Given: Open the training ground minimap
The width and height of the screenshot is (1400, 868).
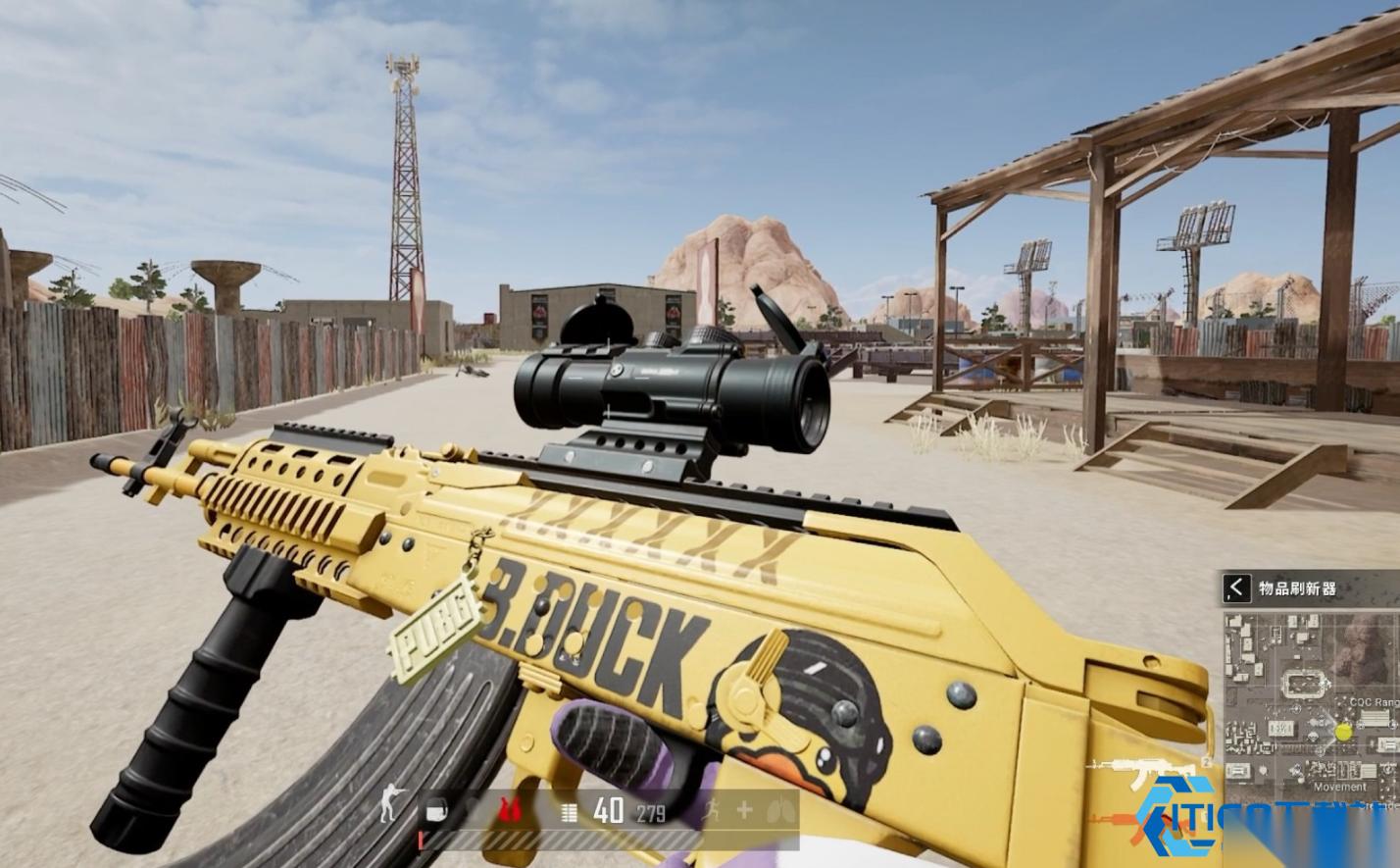Looking at the screenshot, I should tap(1311, 701).
